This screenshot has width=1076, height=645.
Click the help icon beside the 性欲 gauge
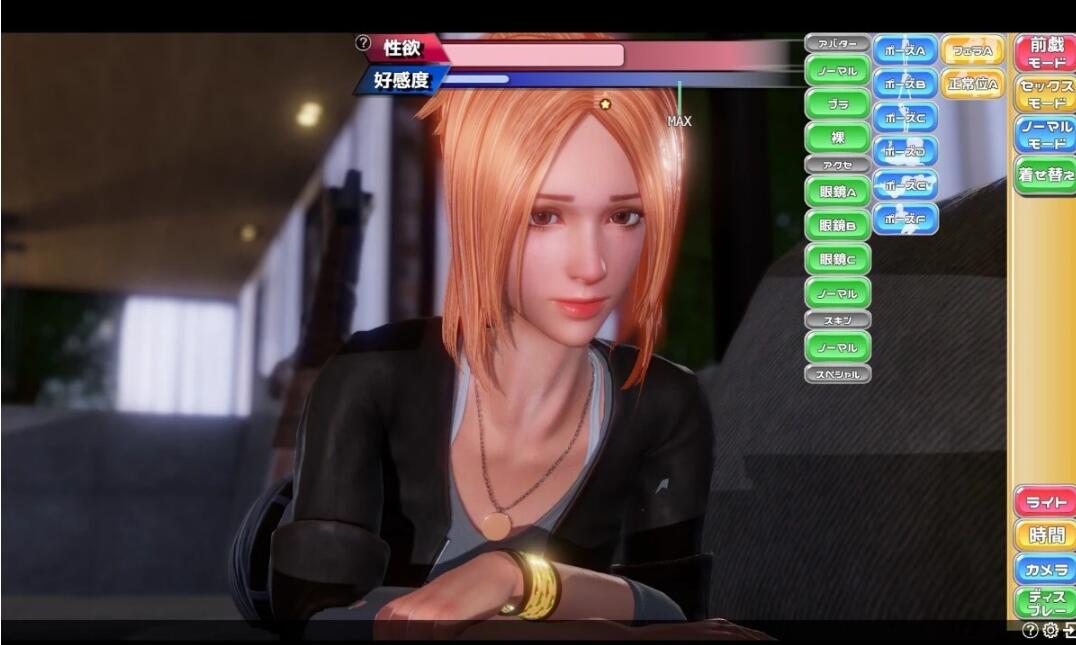(x=363, y=43)
